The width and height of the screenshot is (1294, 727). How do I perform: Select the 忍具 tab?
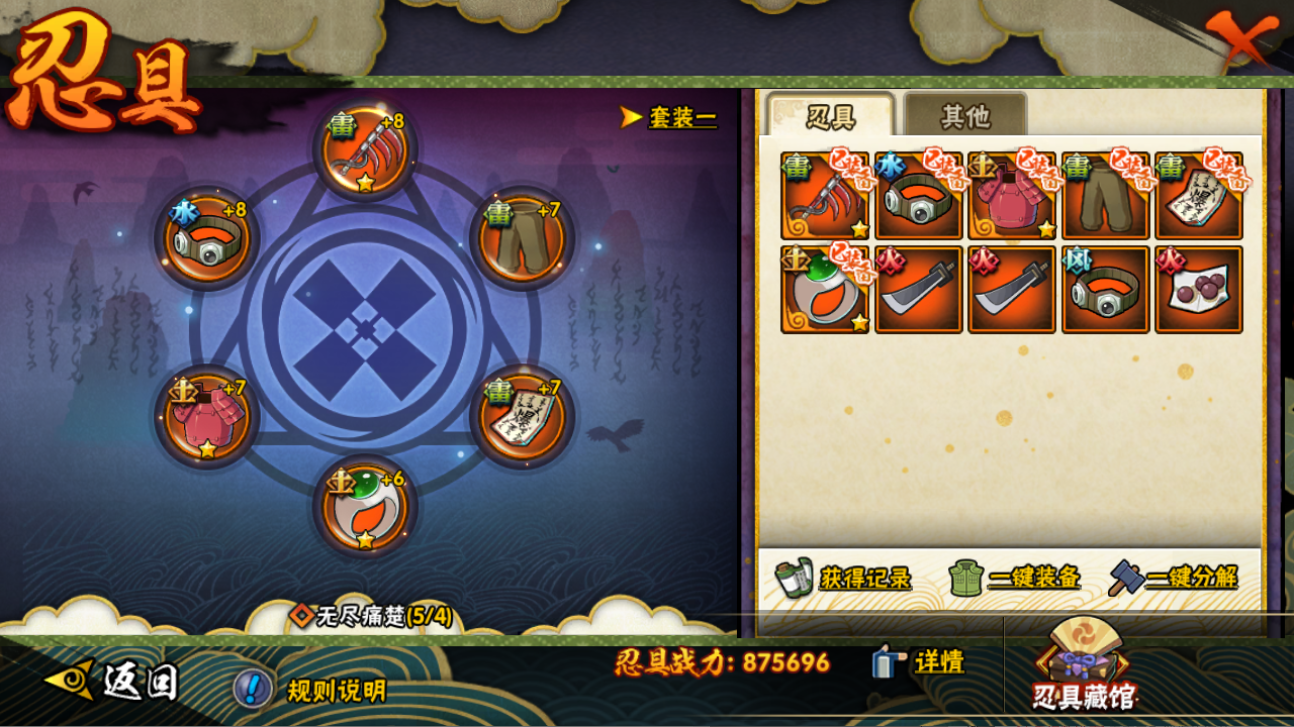pos(829,116)
